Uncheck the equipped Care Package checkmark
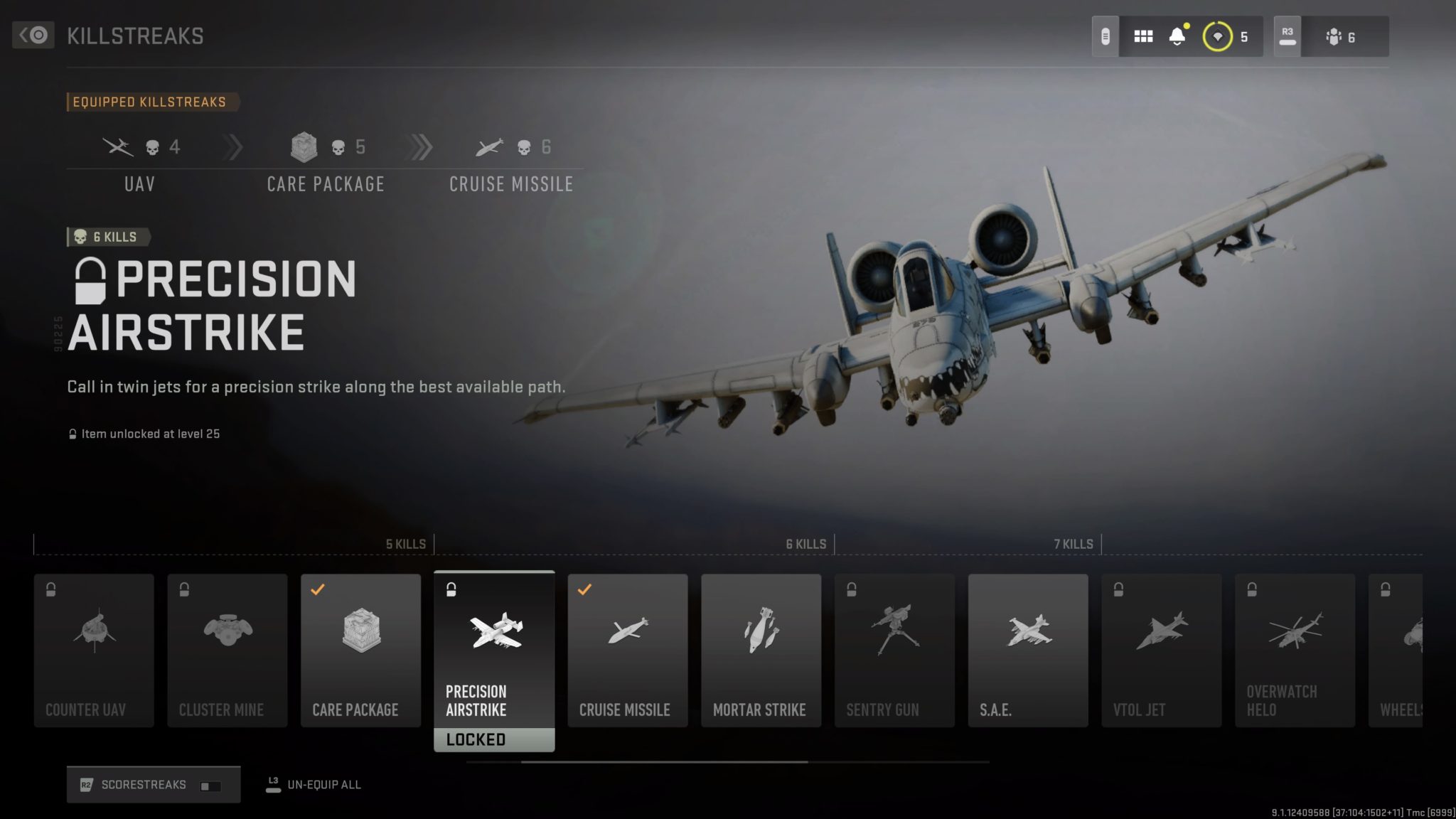This screenshot has height=819, width=1456. click(x=321, y=589)
